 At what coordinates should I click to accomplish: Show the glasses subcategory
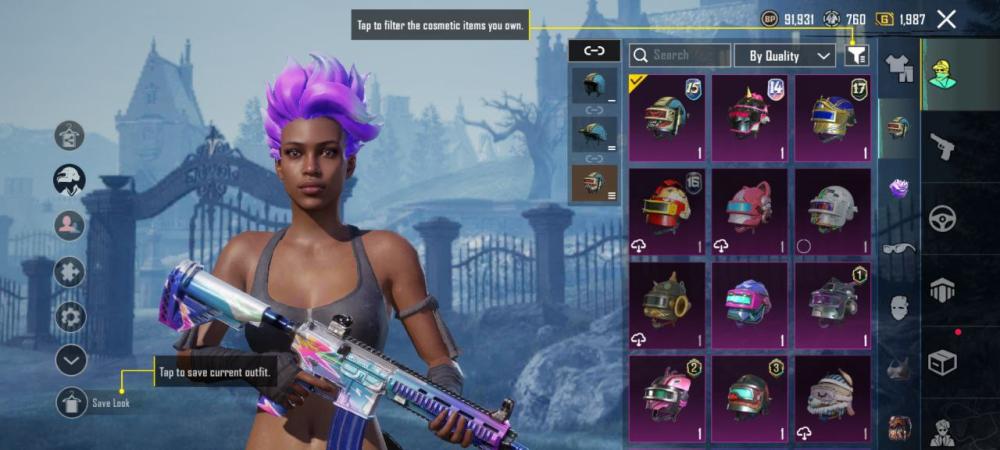(899, 247)
